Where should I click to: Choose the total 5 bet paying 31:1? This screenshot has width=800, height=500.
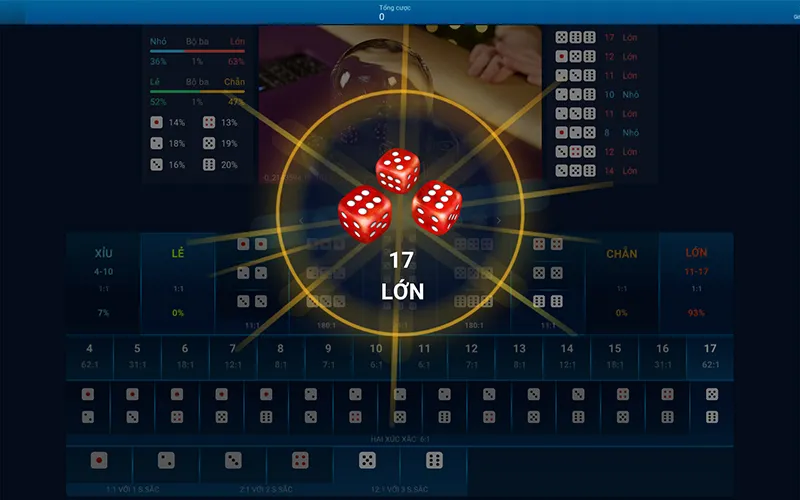tap(137, 356)
